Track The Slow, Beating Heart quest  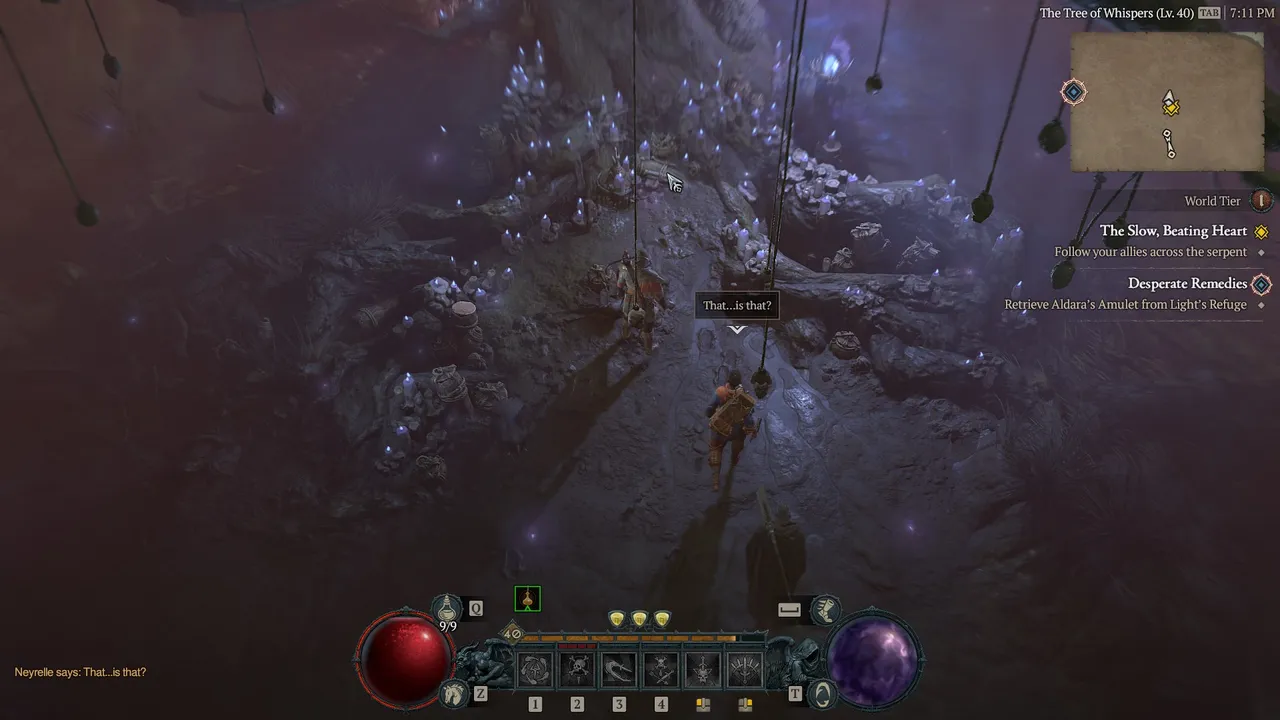[x=1173, y=231]
